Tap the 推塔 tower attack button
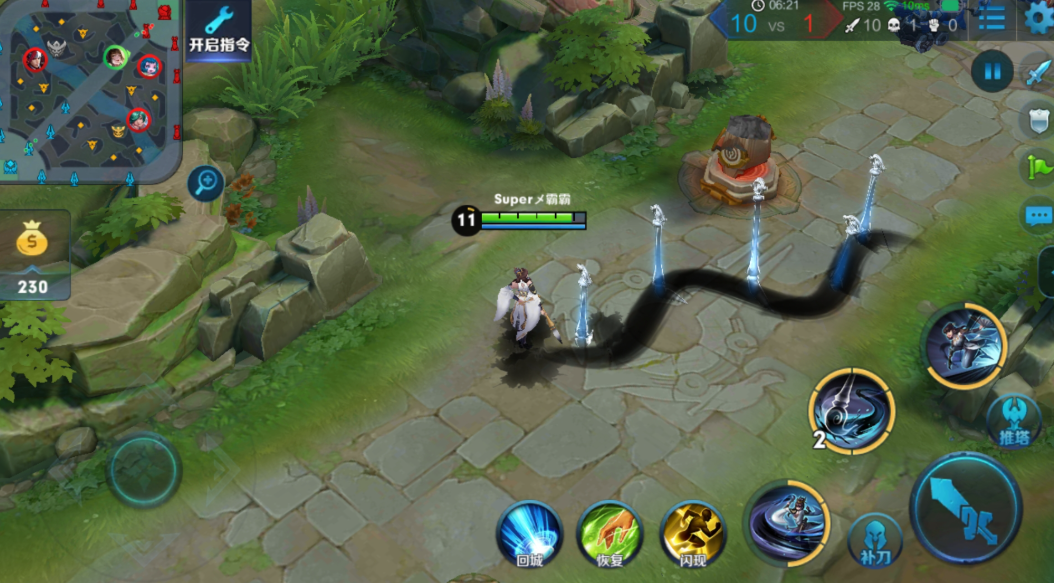 (x=1013, y=422)
